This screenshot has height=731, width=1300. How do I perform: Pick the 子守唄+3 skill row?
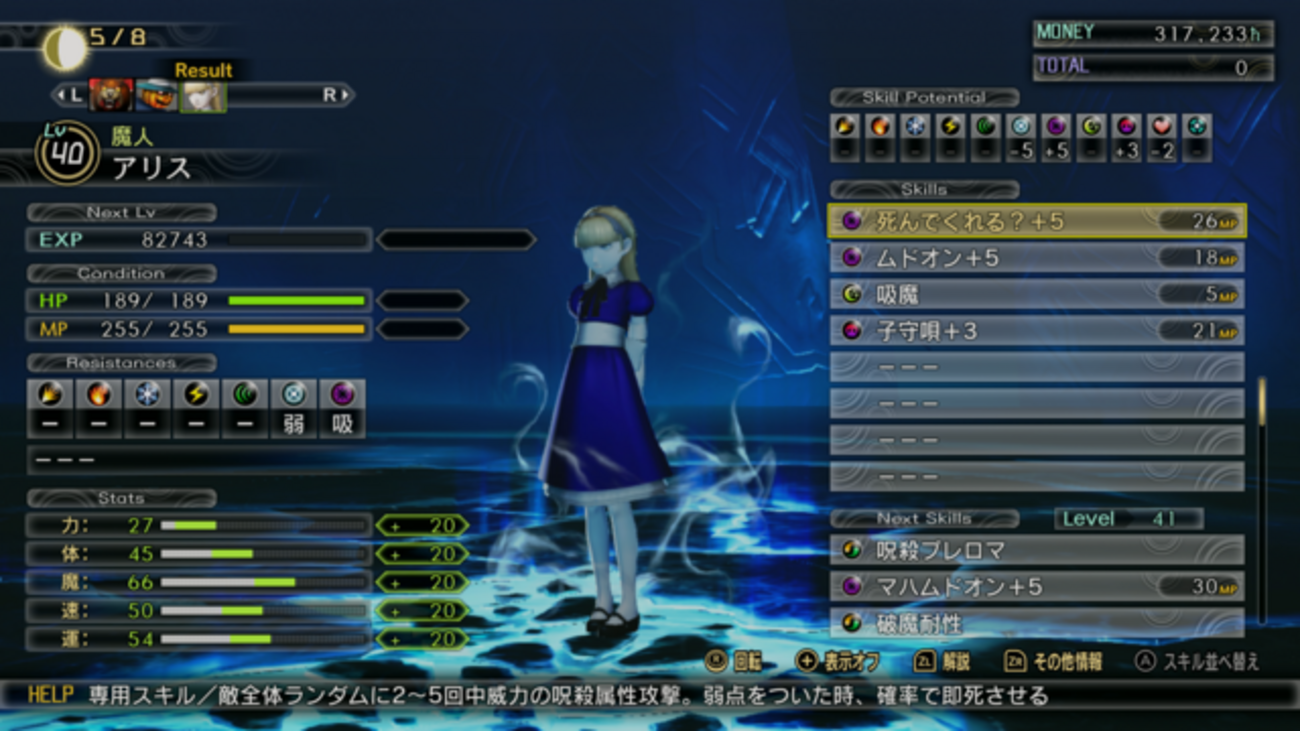(x=1036, y=331)
